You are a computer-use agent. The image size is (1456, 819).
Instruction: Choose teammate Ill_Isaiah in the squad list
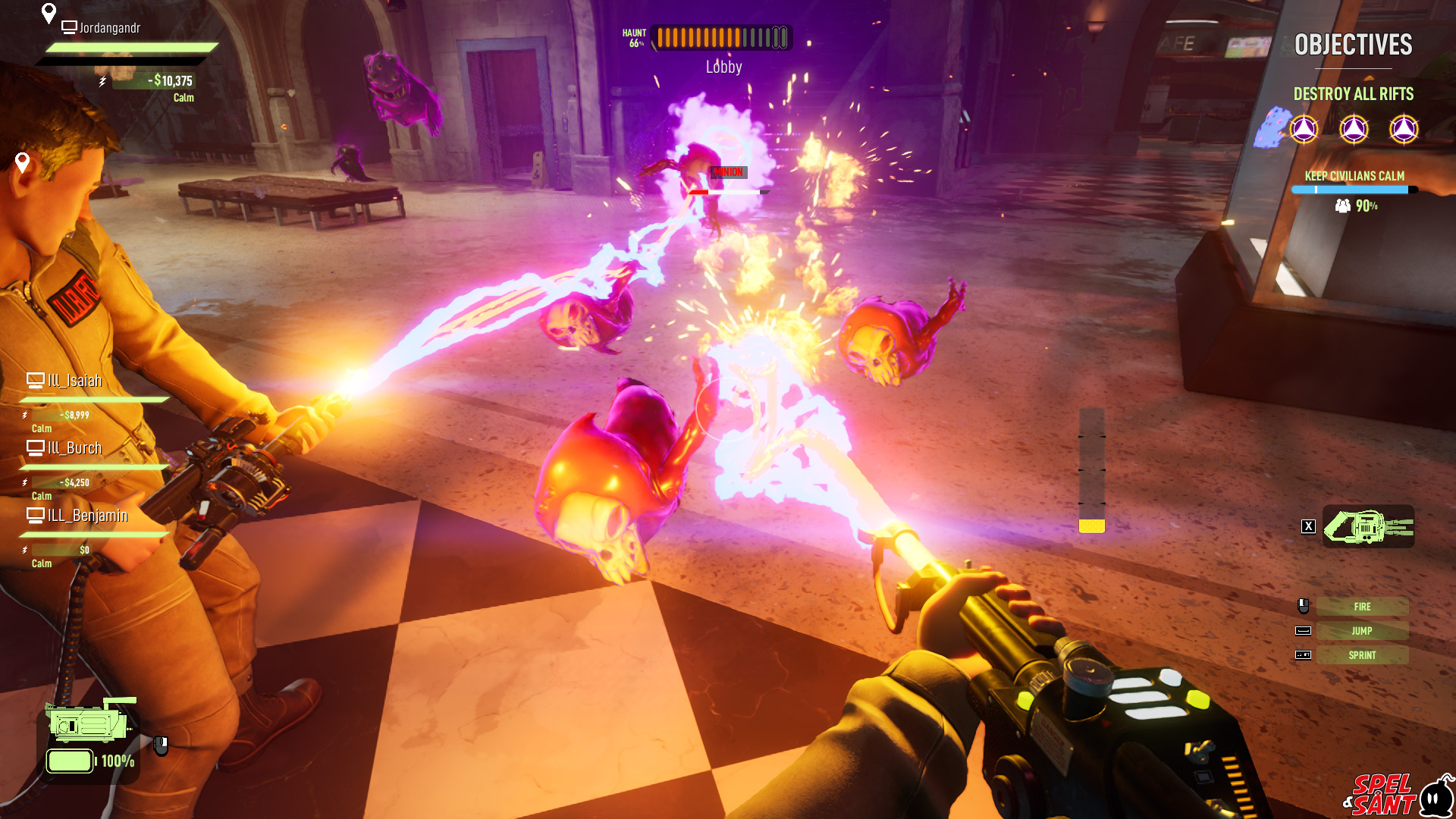[74, 381]
